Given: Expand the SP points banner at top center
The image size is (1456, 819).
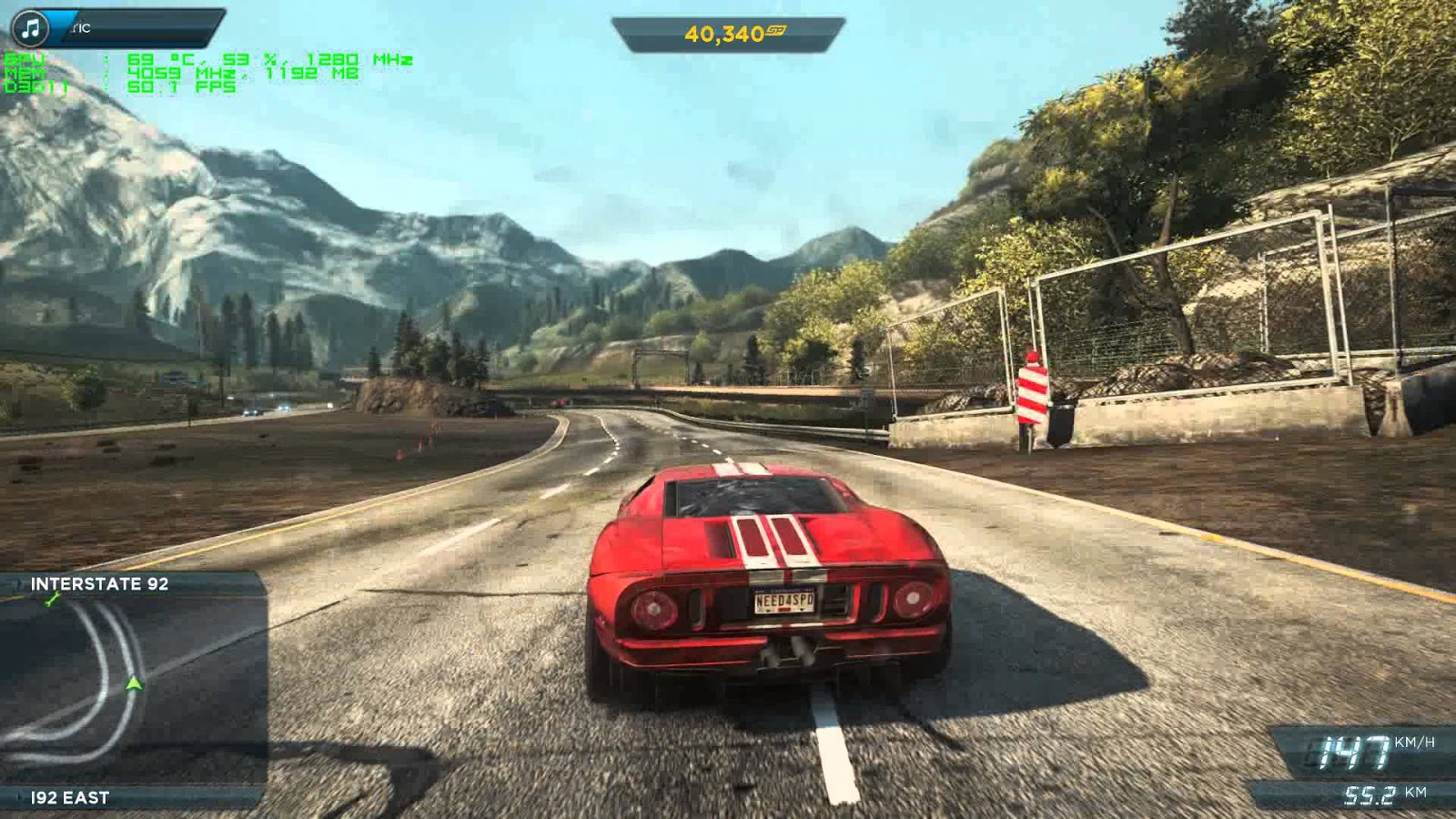Looking at the screenshot, I should 728,32.
